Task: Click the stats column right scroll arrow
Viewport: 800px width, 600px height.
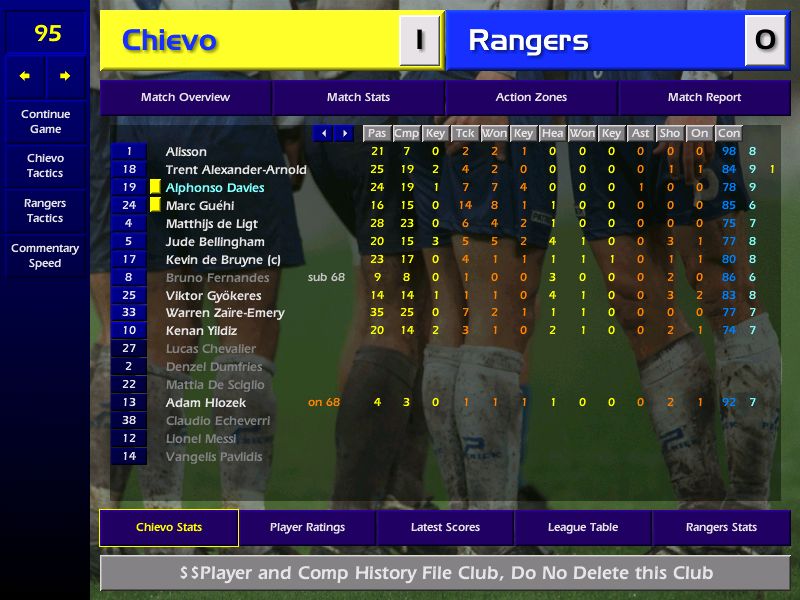Action: click(344, 133)
